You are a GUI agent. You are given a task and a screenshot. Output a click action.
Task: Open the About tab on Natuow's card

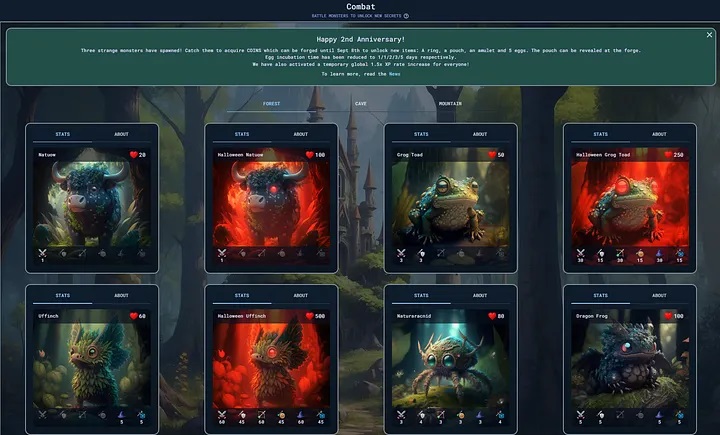[x=121, y=134]
